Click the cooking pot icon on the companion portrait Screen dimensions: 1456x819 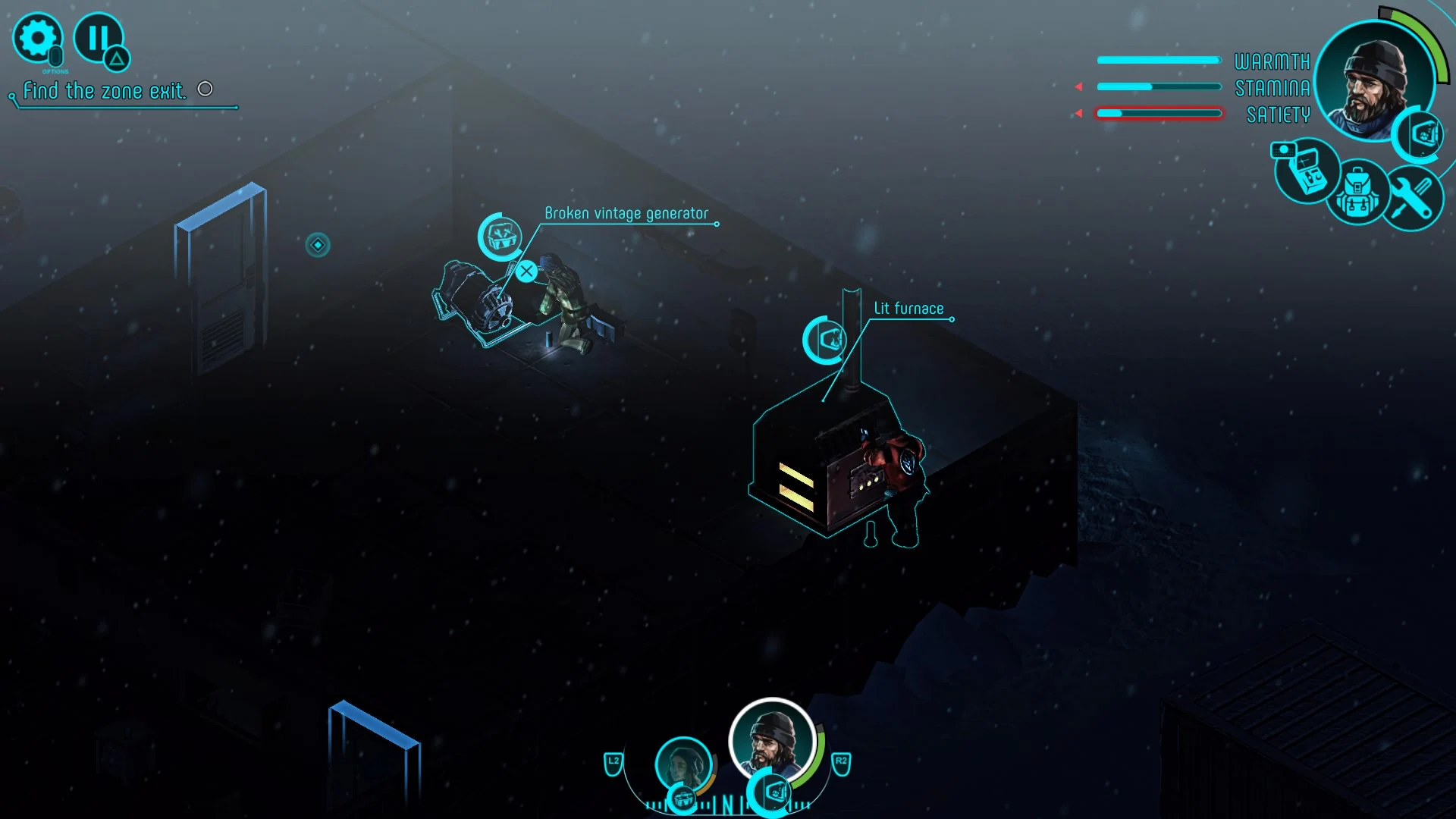click(x=683, y=798)
